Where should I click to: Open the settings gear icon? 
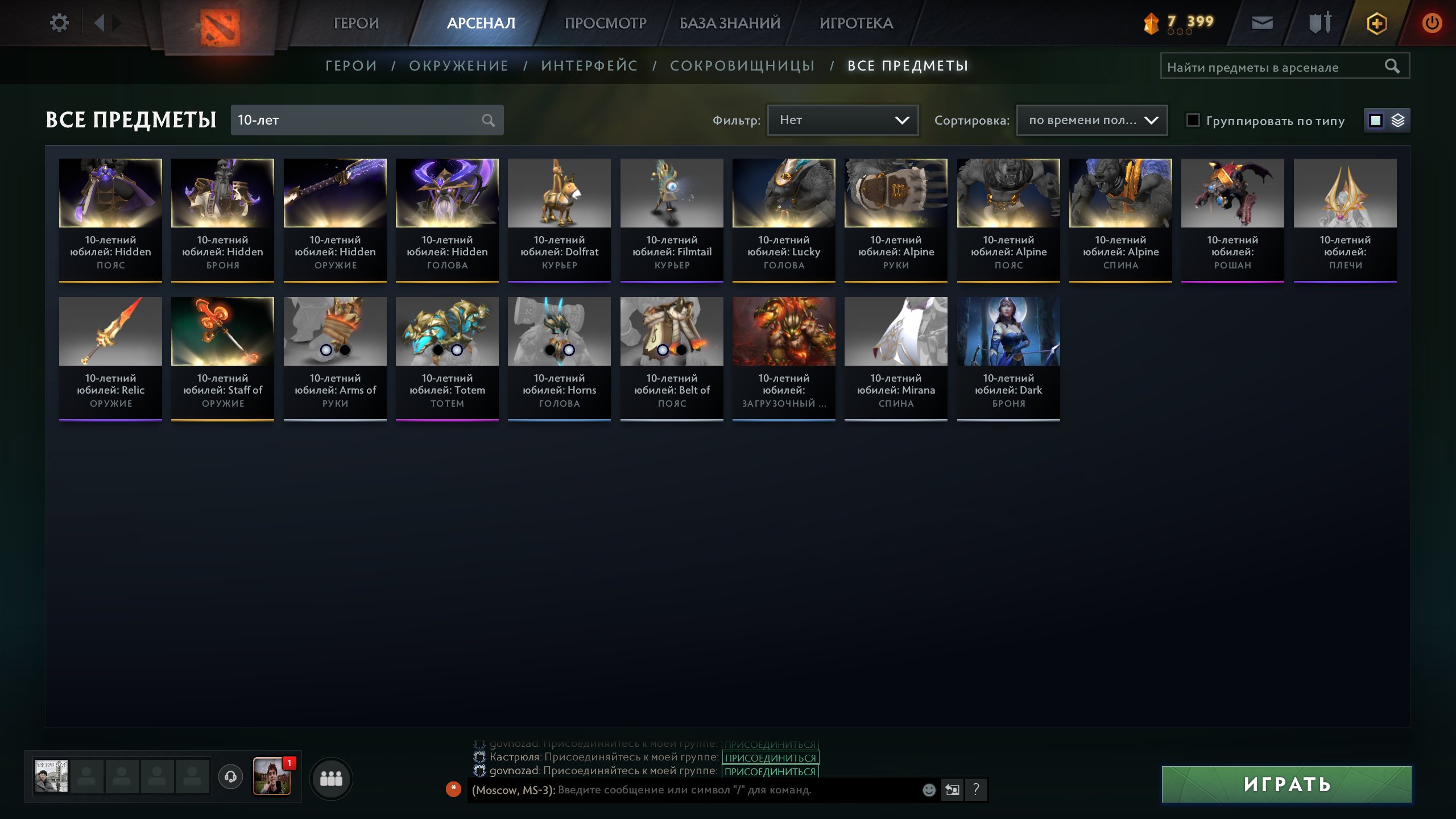(x=59, y=22)
